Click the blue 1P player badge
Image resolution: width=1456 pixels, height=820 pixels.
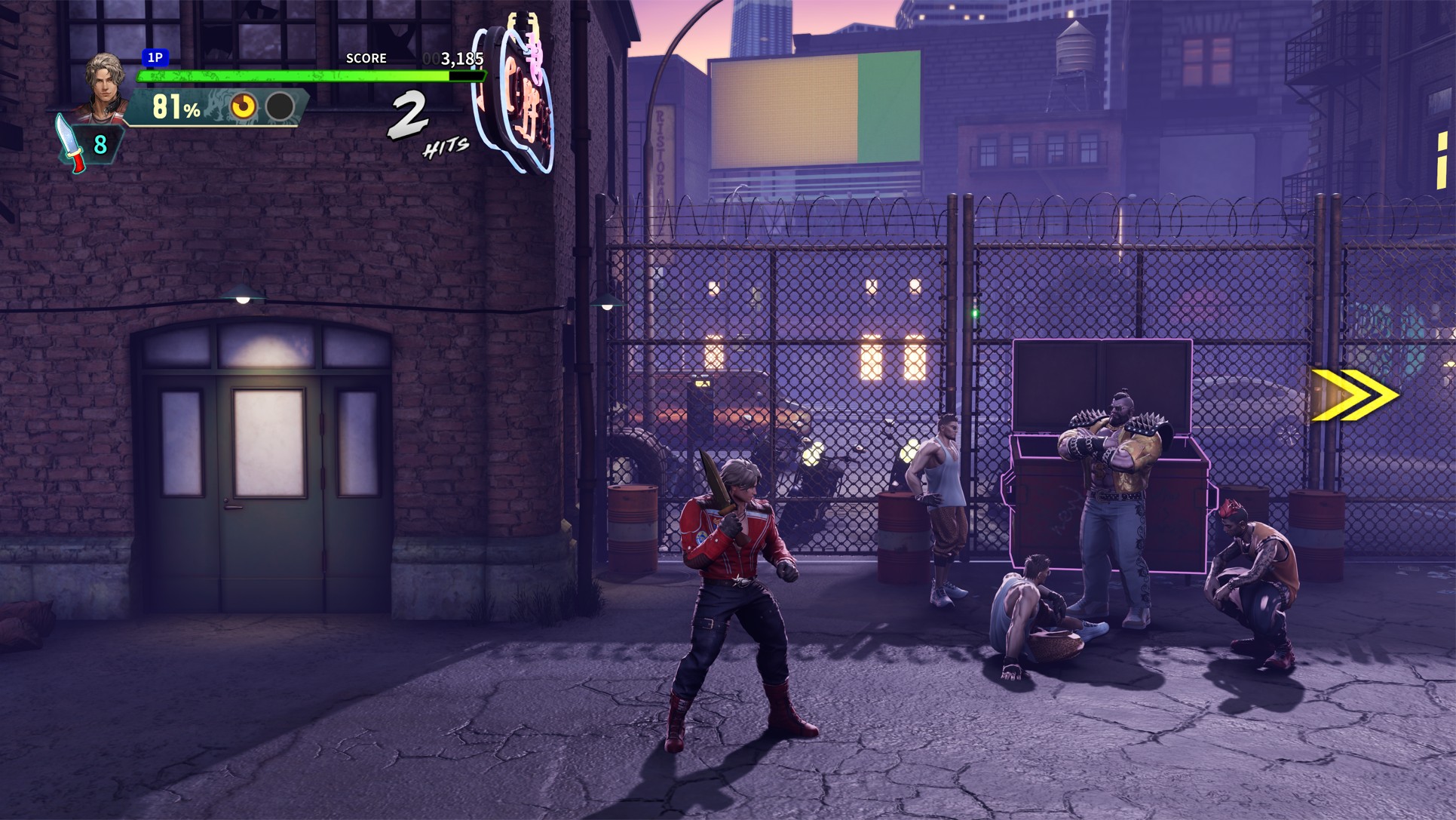click(155, 57)
